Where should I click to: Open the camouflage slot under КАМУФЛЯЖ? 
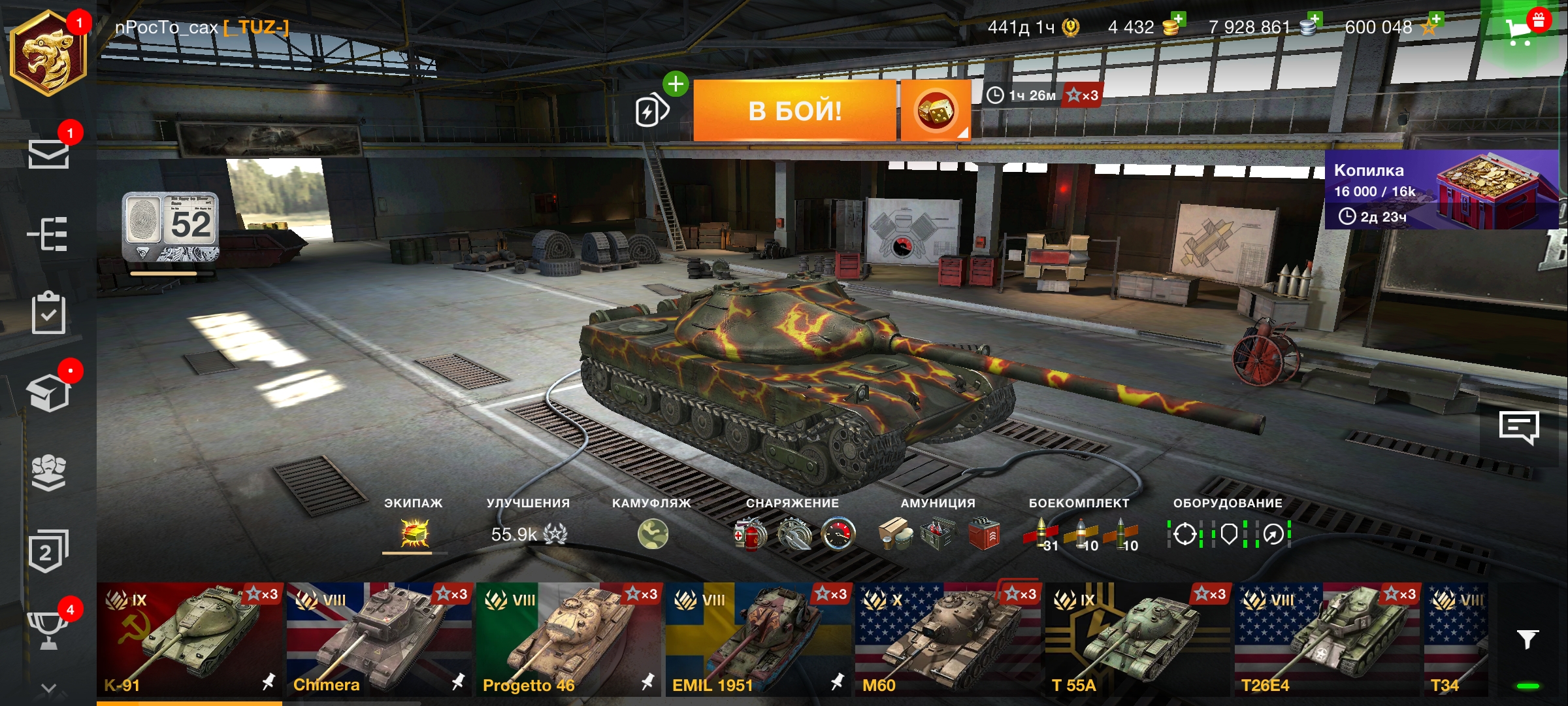click(x=653, y=534)
